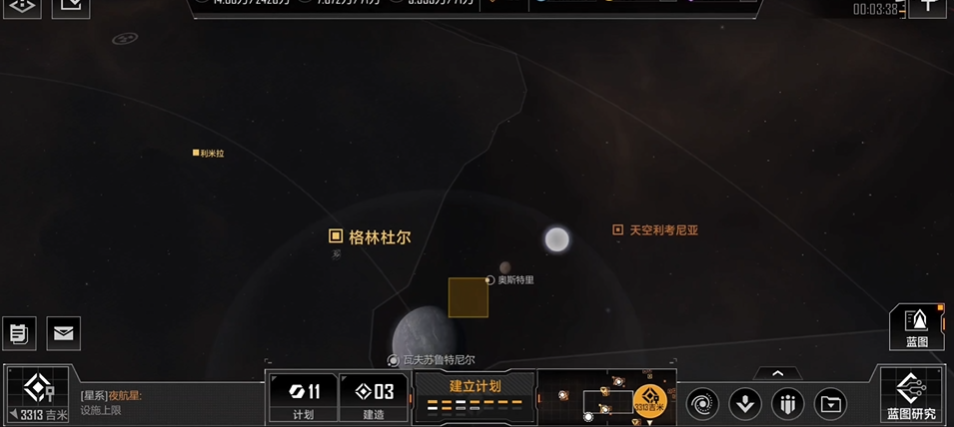Open the fleet ships round icon
The width and height of the screenshot is (954, 427).
pyautogui.click(x=788, y=404)
